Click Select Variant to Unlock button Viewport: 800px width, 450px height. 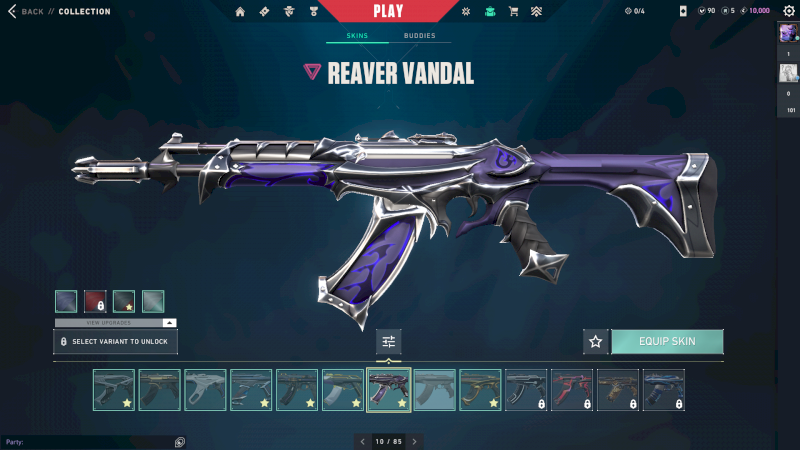(115, 342)
